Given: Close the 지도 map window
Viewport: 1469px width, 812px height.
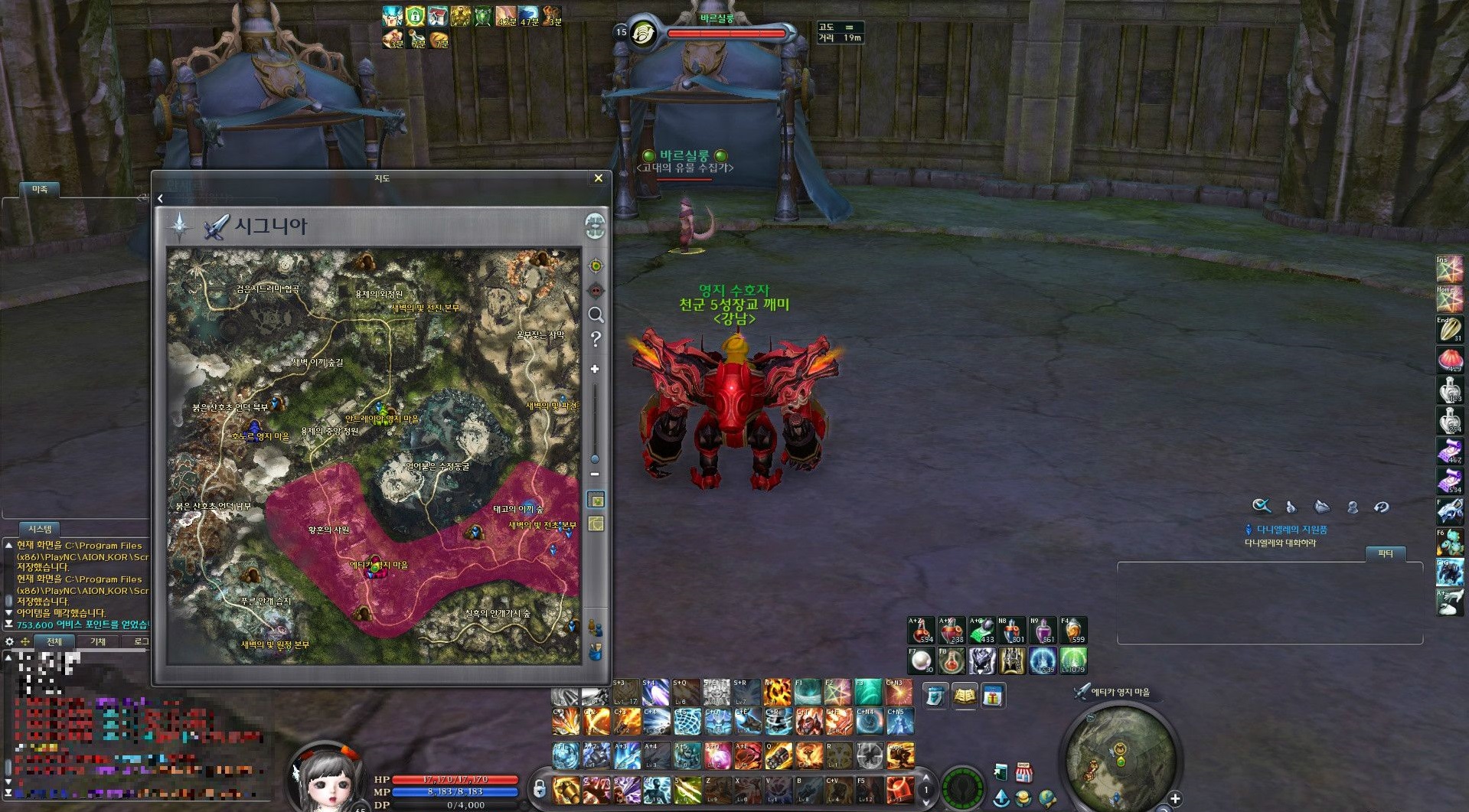Looking at the screenshot, I should coord(598,178).
